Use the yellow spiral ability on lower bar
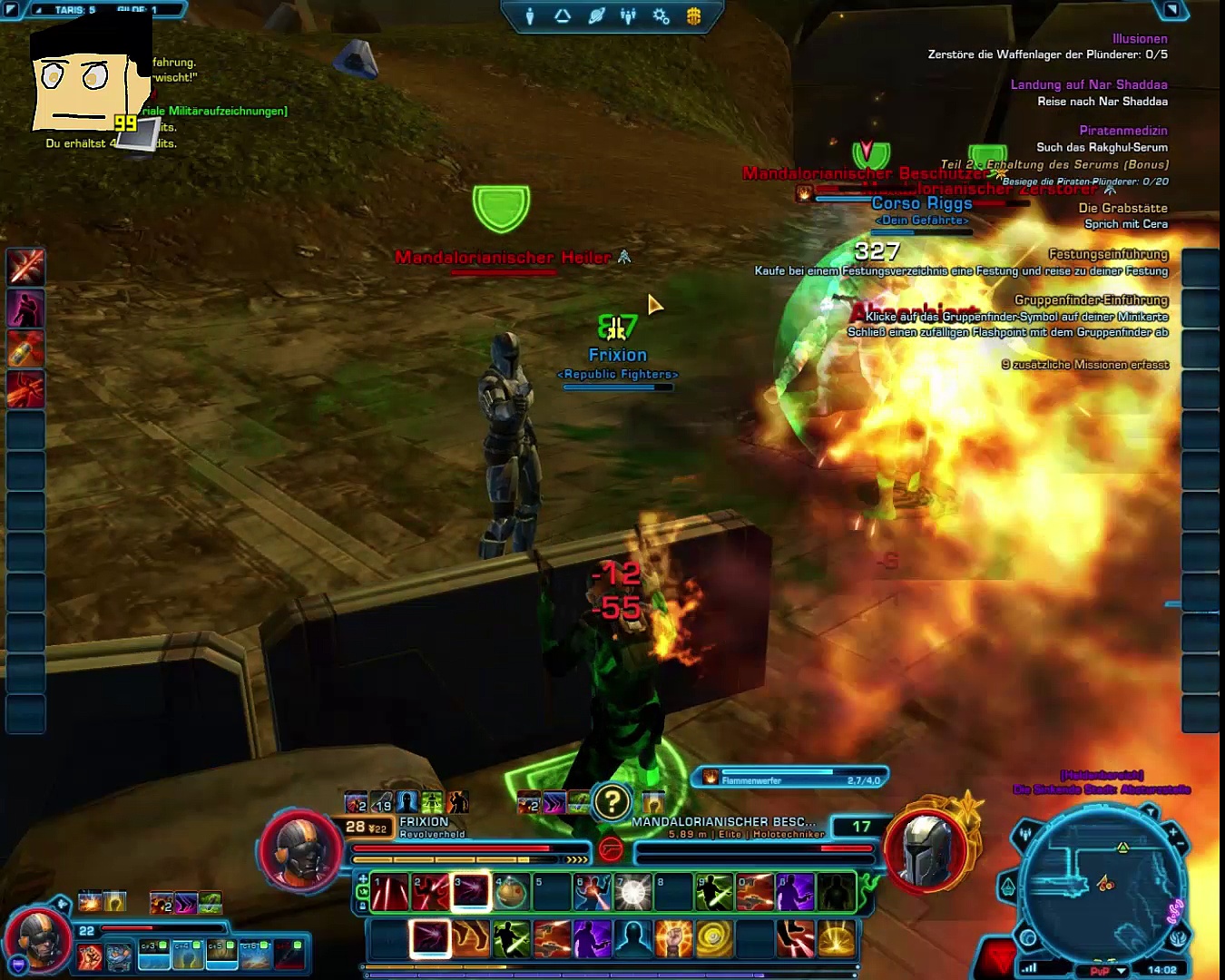 tap(714, 939)
